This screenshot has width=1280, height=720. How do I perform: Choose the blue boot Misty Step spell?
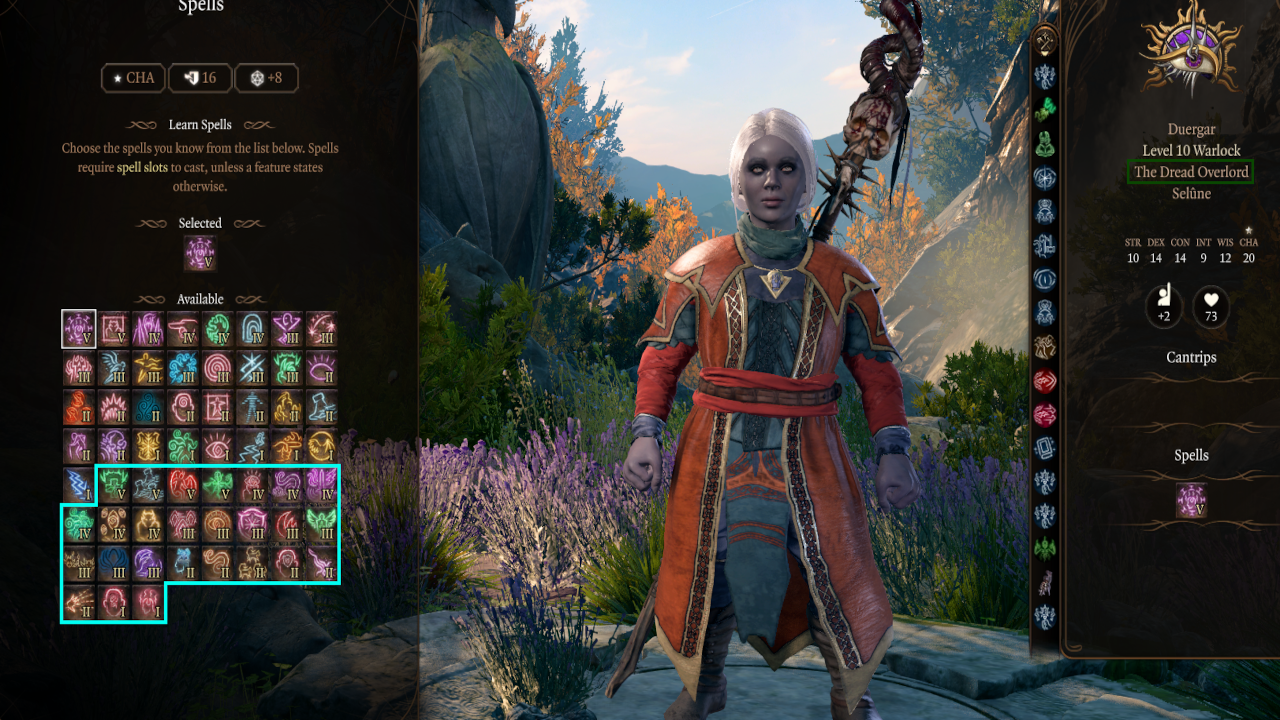[323, 407]
